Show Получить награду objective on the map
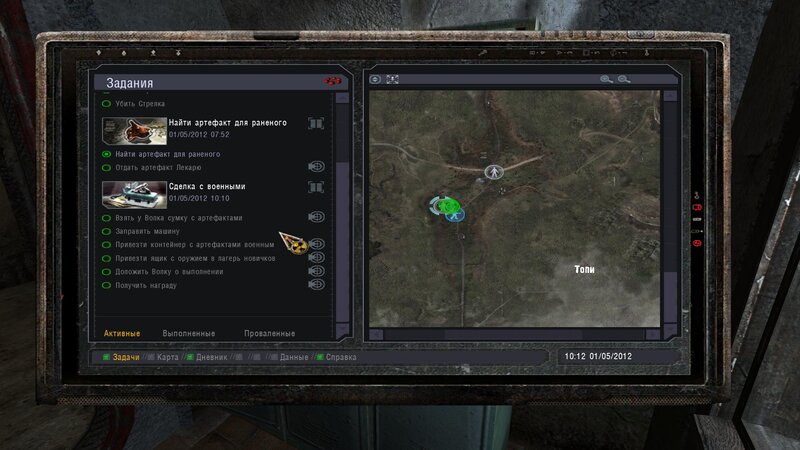 coord(317,285)
